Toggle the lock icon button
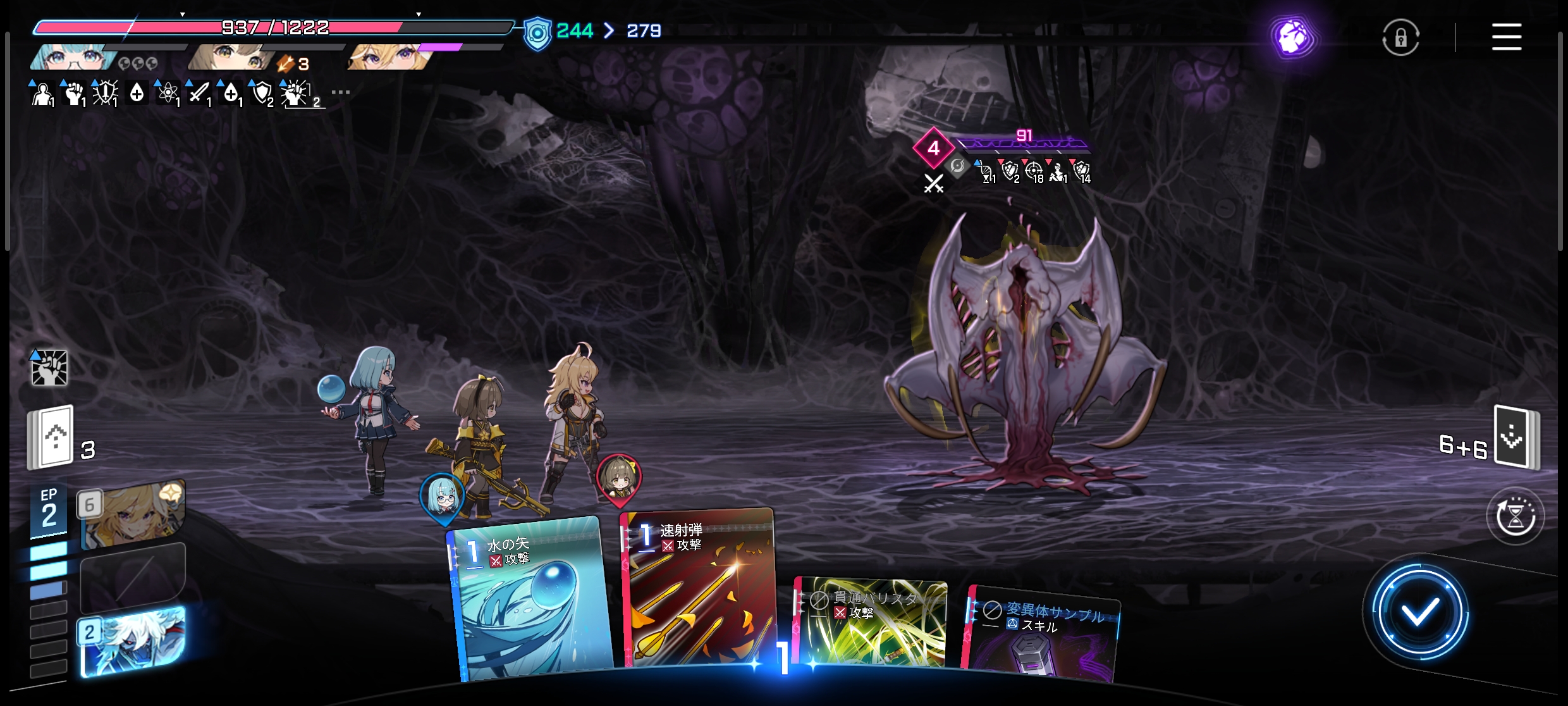This screenshot has height=706, width=1568. pos(1400,38)
